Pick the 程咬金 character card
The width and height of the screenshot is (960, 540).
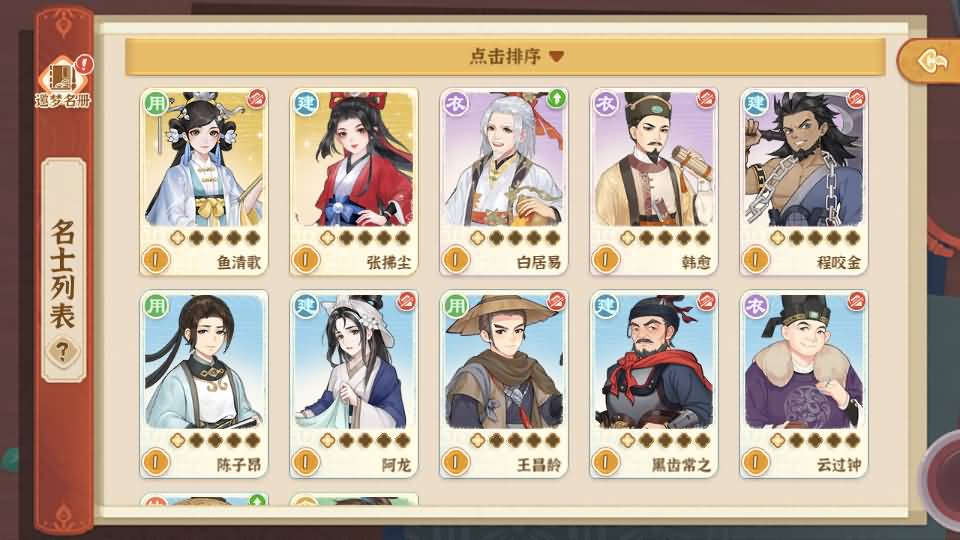tap(804, 180)
